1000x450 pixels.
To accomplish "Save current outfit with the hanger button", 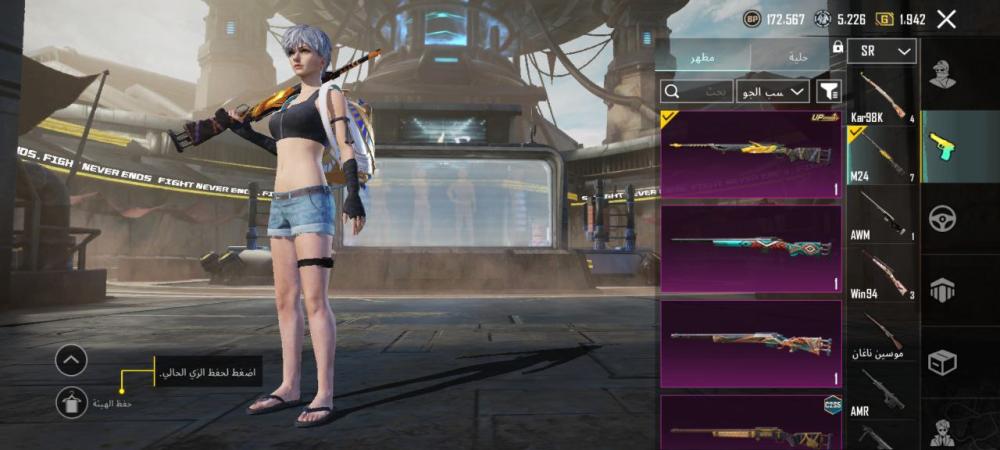I will (x=70, y=402).
